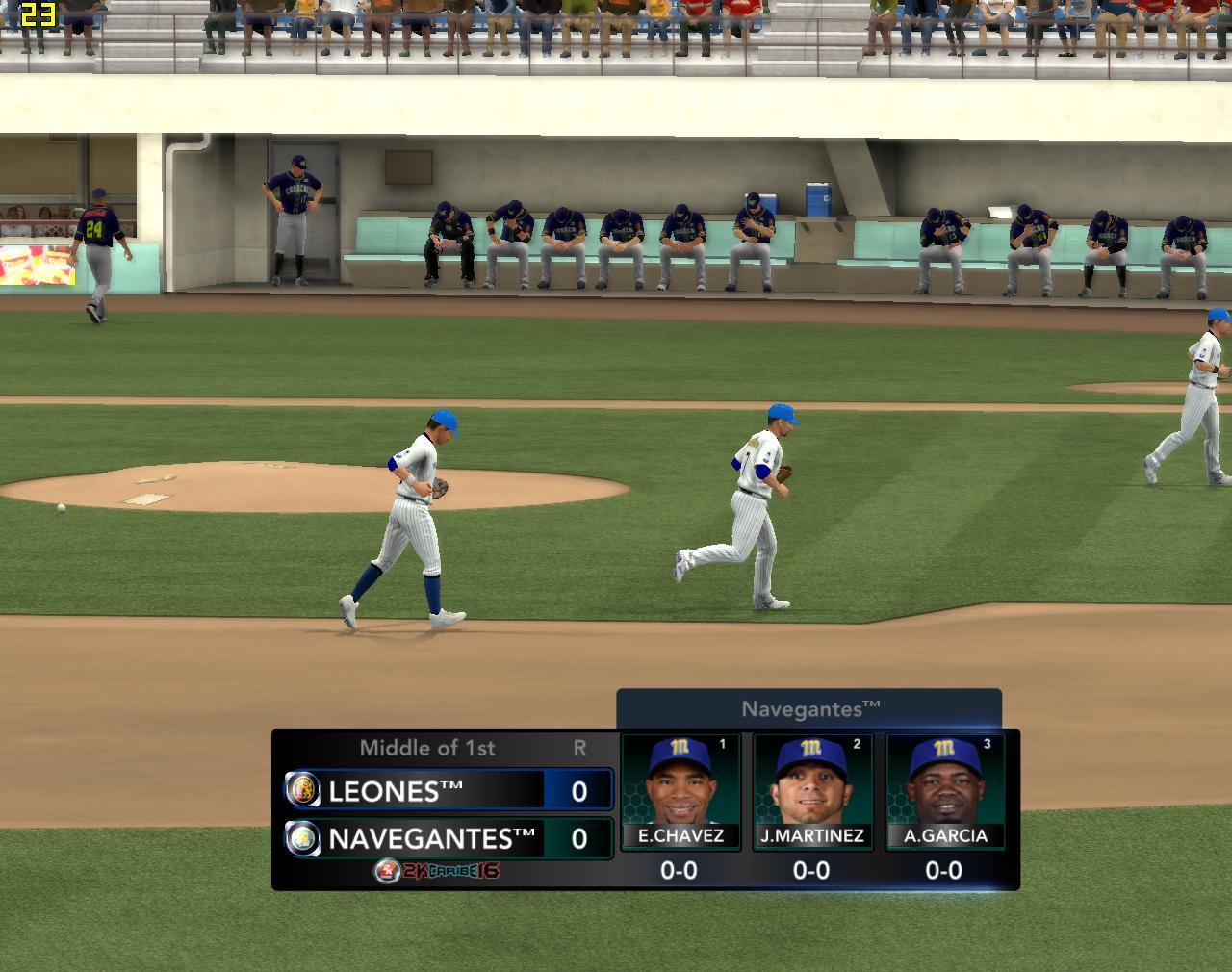1232x972 pixels.
Task: Pick A. Garcia's due-up portrait
Action: [944, 791]
